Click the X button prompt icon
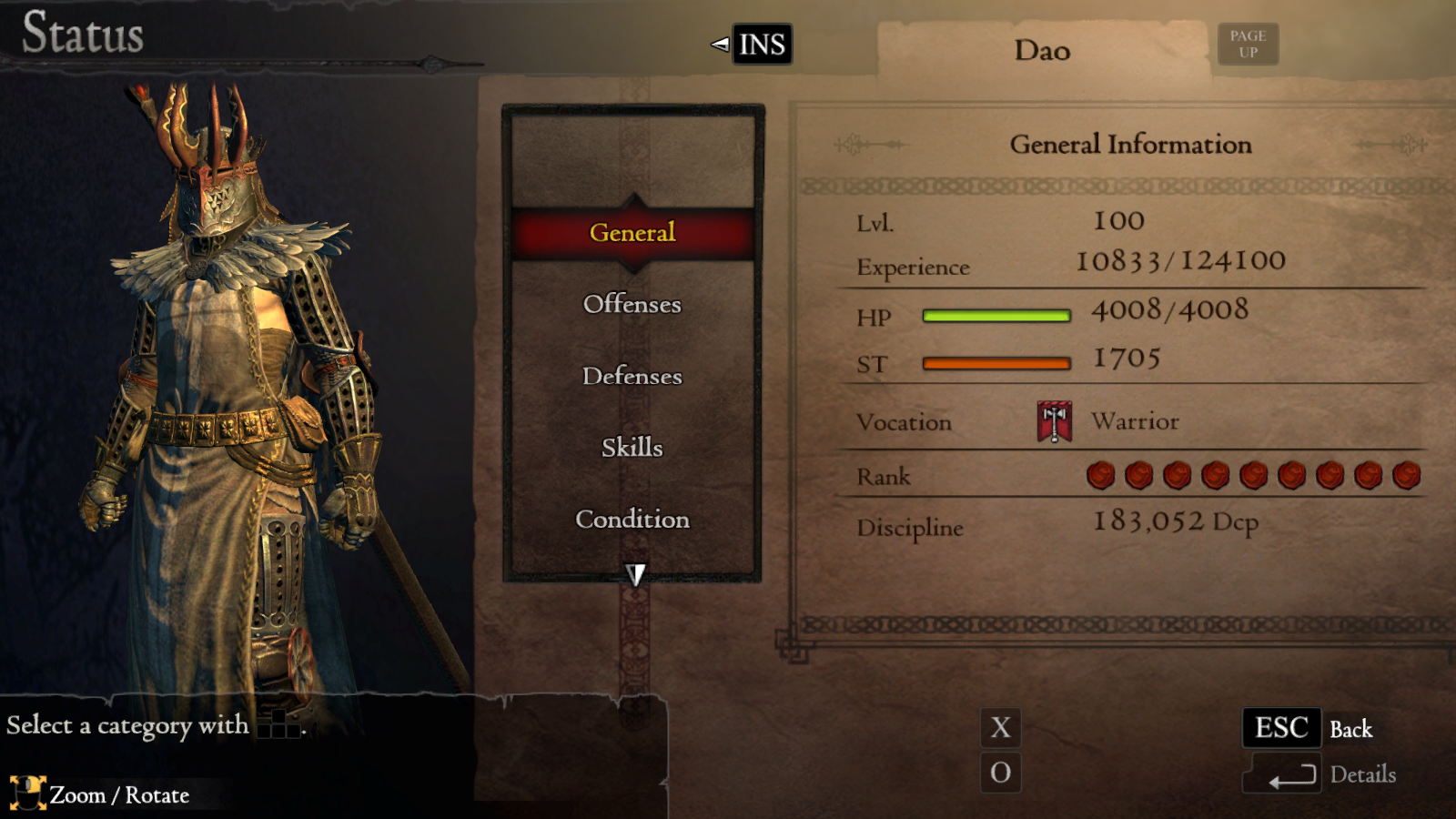This screenshot has width=1456, height=819. tap(1001, 728)
